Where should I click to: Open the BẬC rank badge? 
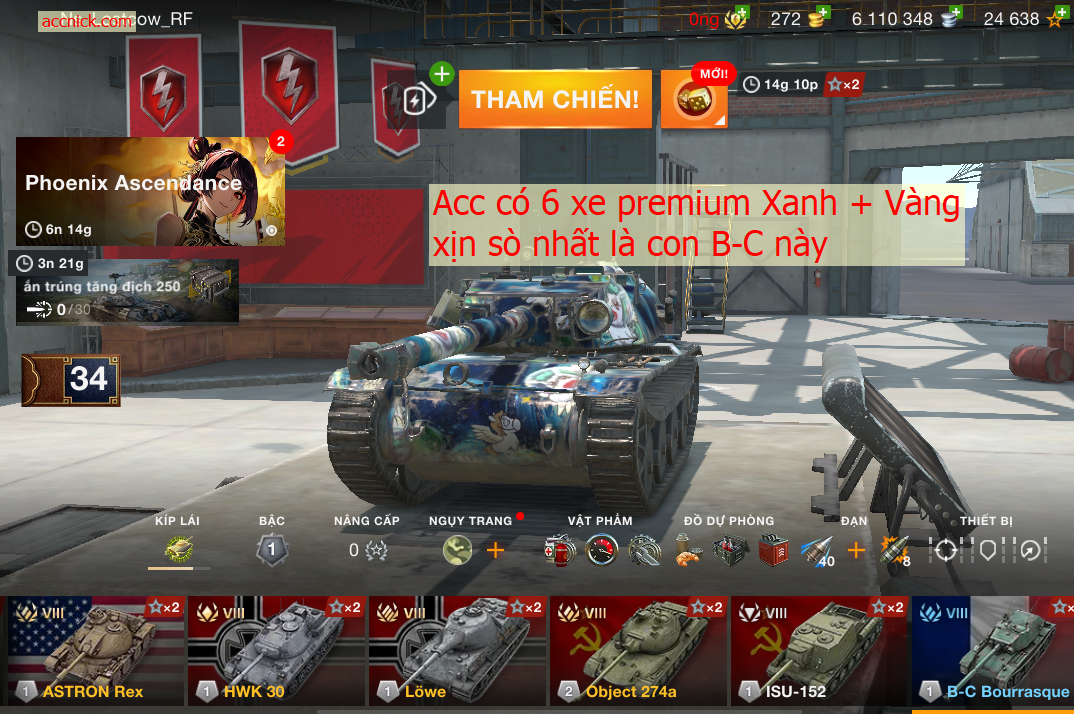pos(272,549)
